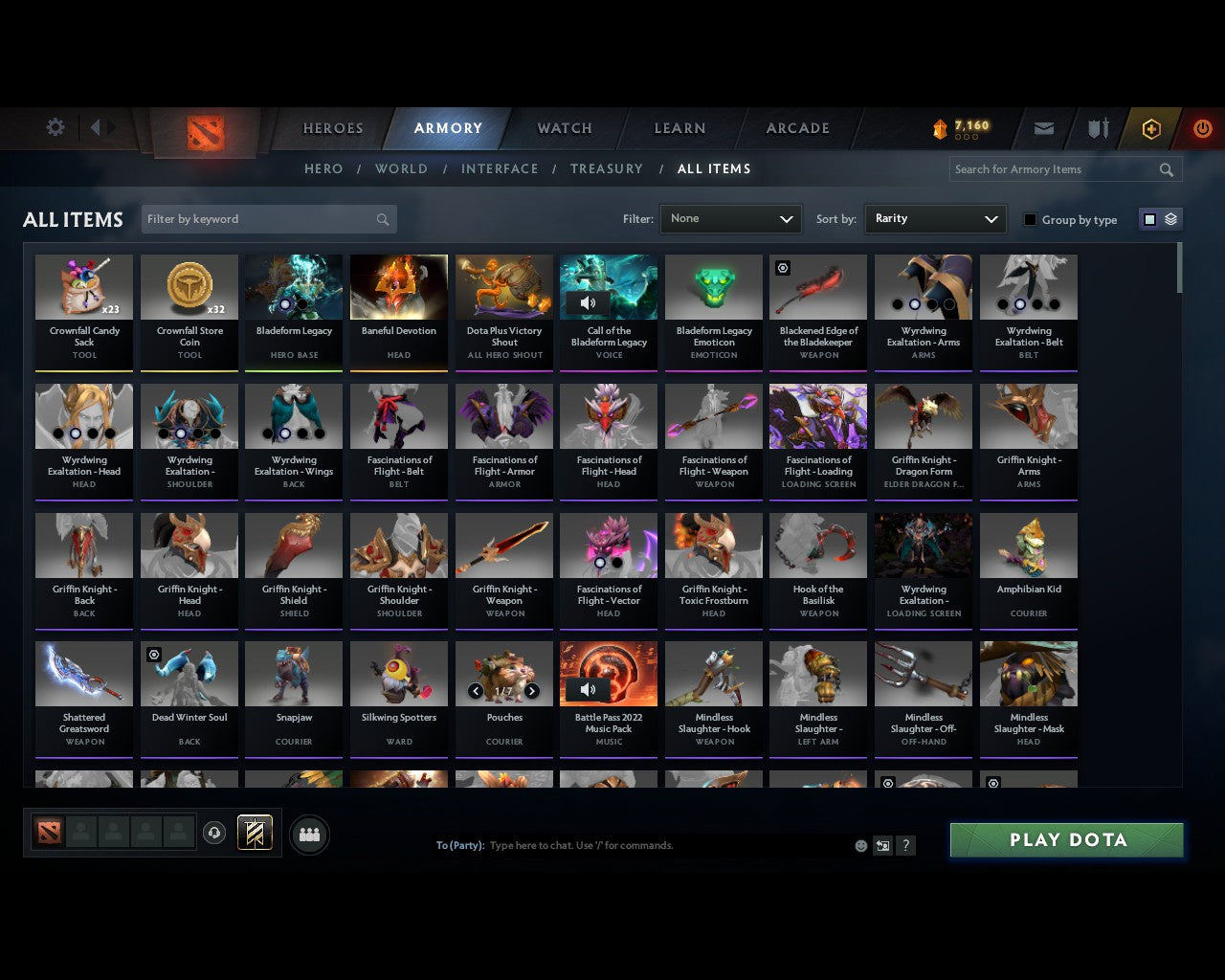This screenshot has height=980, width=1225.
Task: Open the Sort by Rarity dropdown
Action: click(x=935, y=218)
